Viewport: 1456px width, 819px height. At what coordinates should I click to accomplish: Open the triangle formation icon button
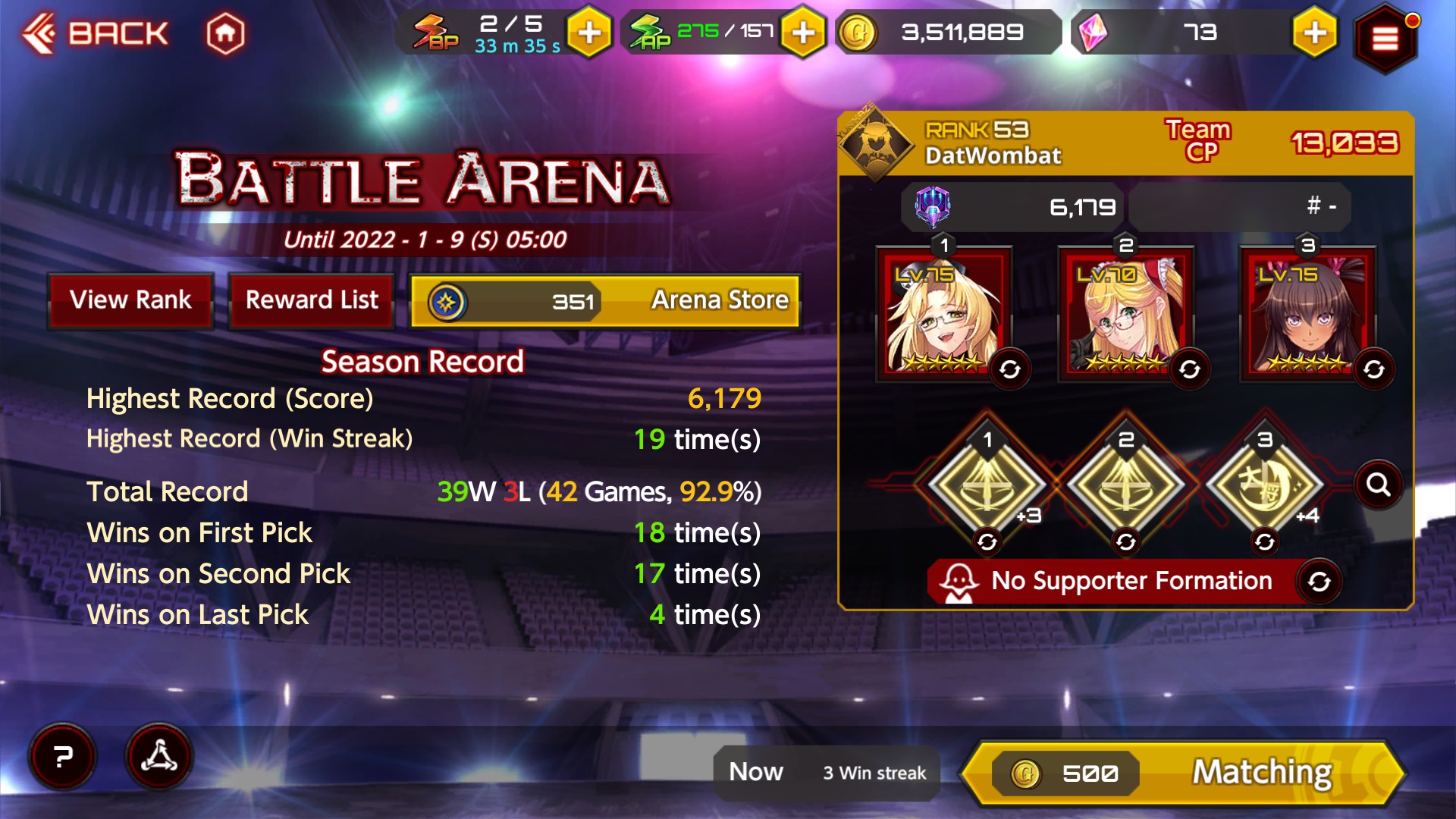pyautogui.click(x=158, y=757)
